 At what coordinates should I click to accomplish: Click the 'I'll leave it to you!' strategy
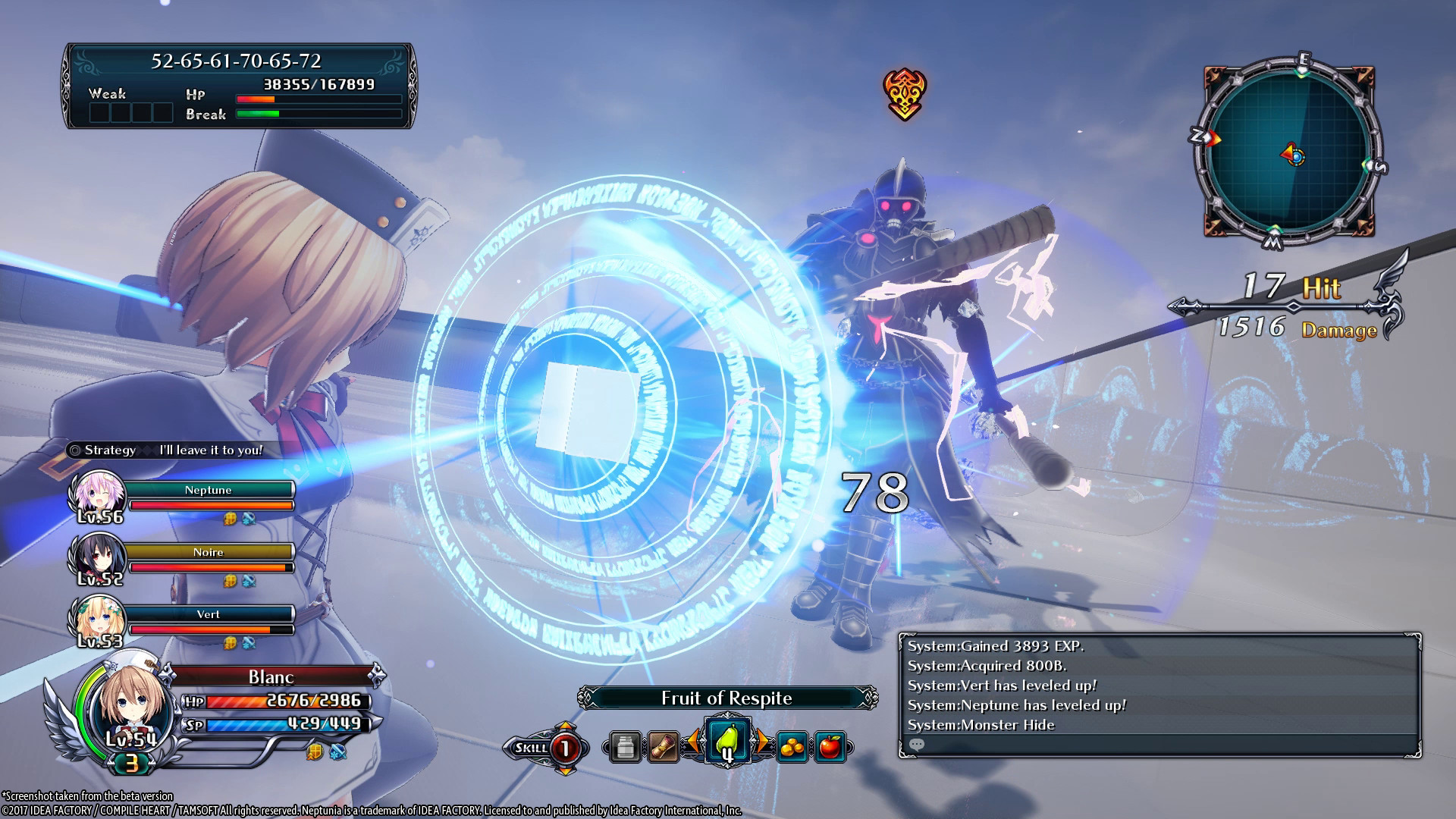(210, 450)
